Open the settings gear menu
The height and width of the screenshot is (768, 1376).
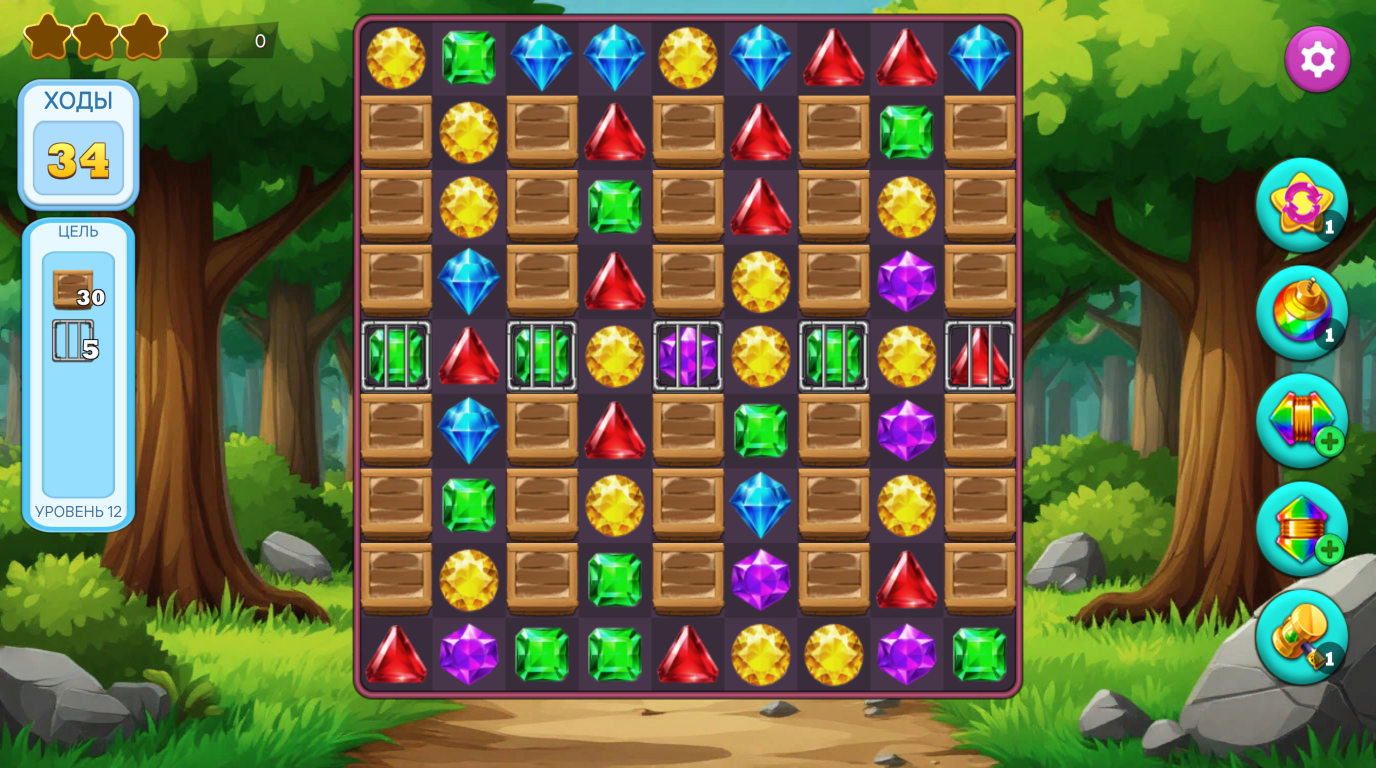point(1317,59)
